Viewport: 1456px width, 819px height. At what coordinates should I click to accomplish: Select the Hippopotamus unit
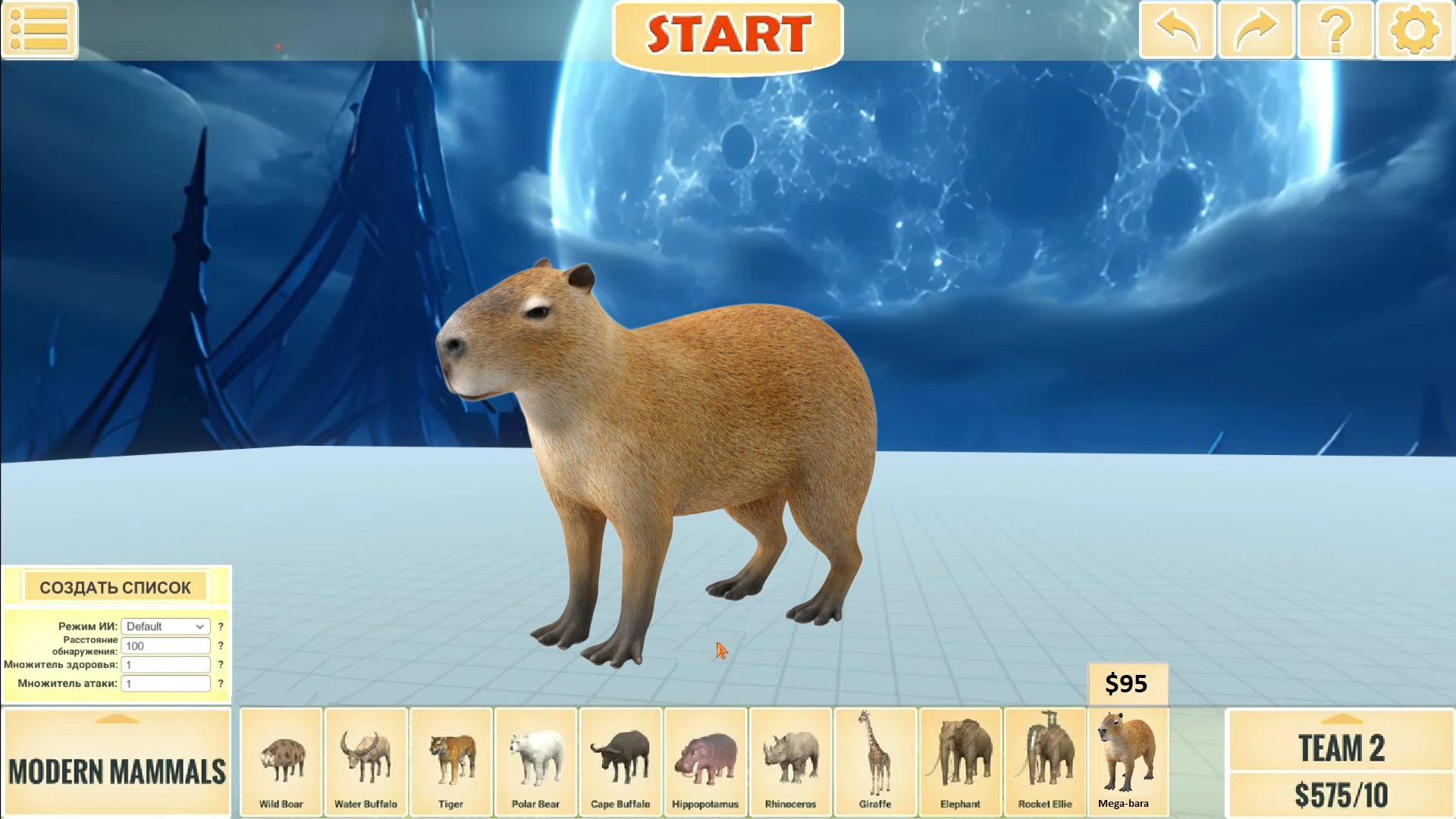pos(705,762)
